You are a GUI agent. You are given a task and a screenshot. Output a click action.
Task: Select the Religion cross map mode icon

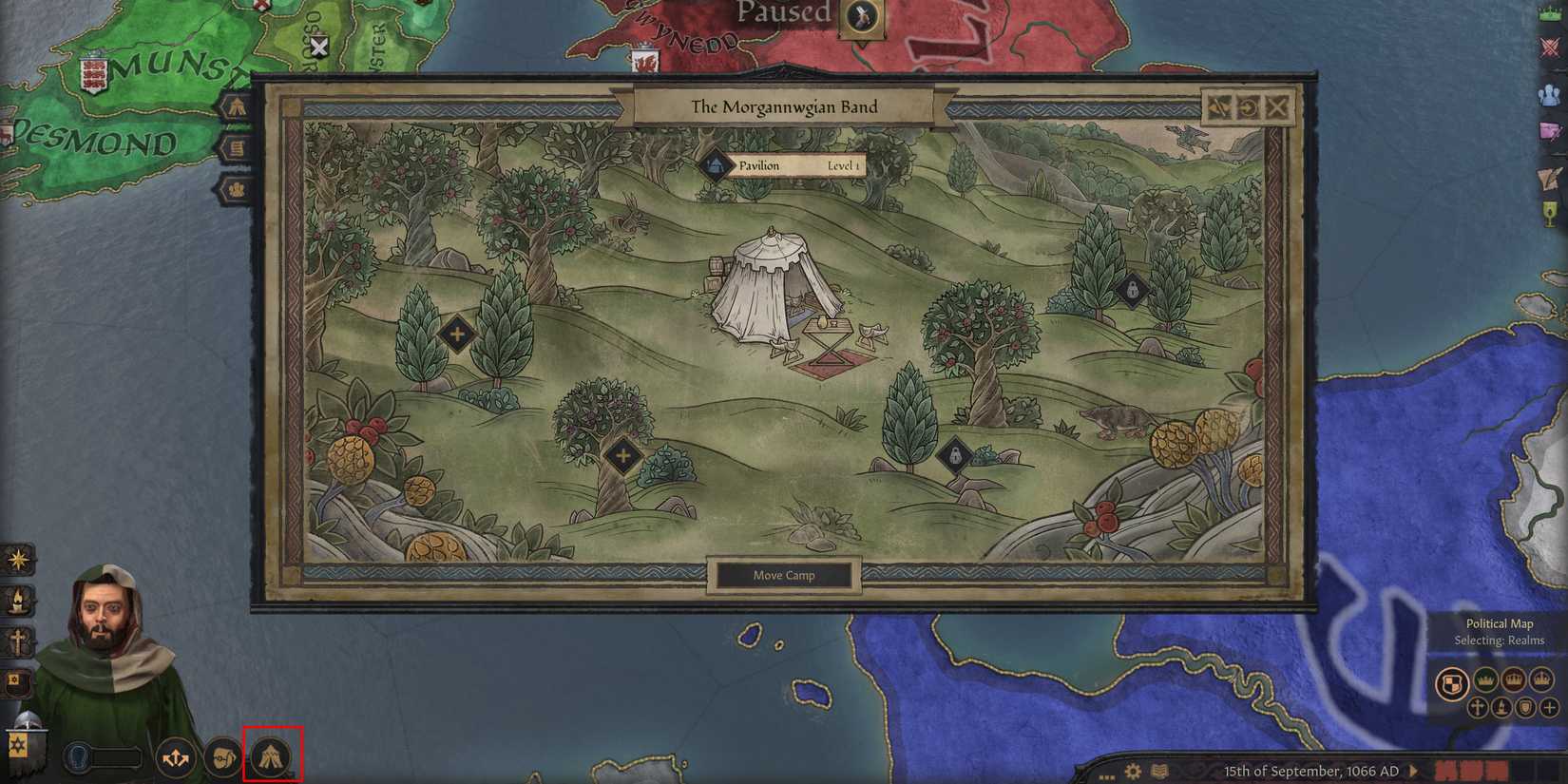(1479, 708)
